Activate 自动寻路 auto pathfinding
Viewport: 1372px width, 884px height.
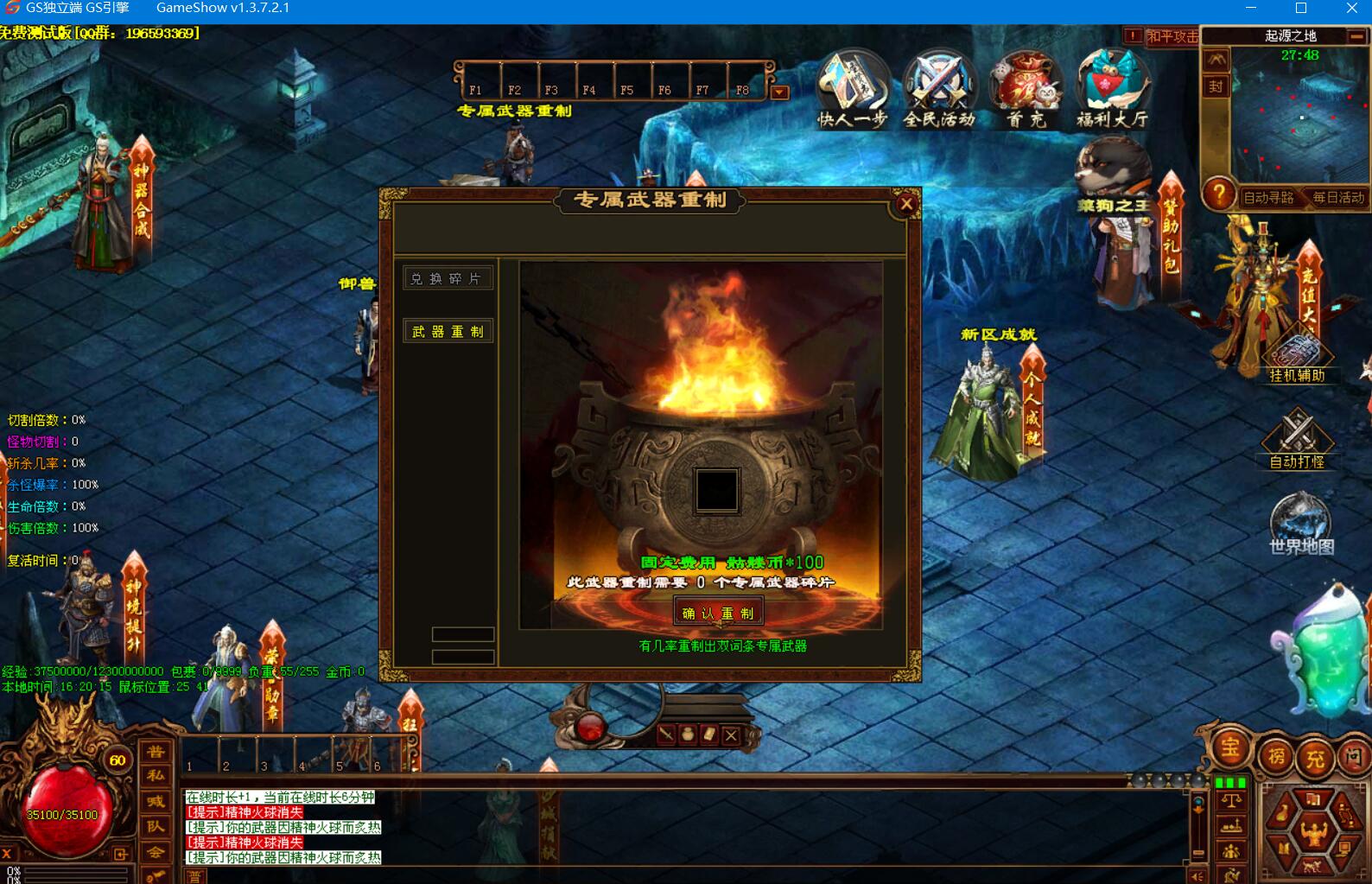(1268, 198)
